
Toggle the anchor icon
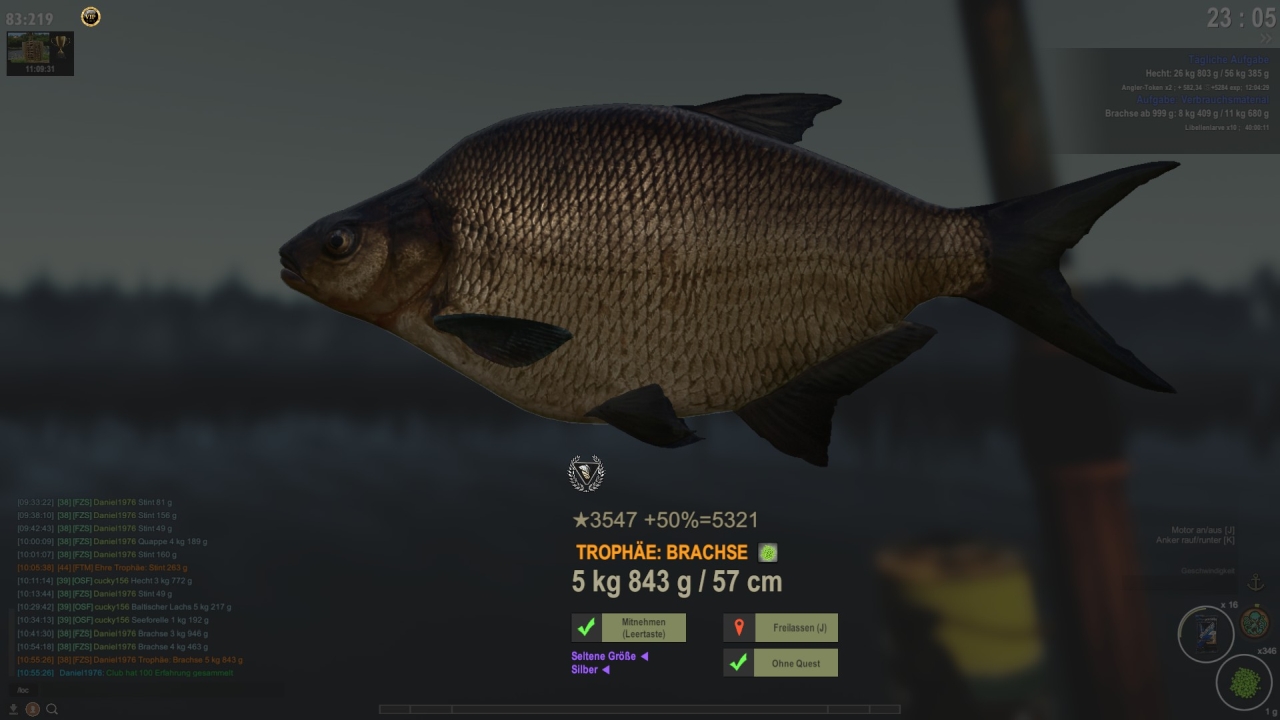coord(1255,583)
